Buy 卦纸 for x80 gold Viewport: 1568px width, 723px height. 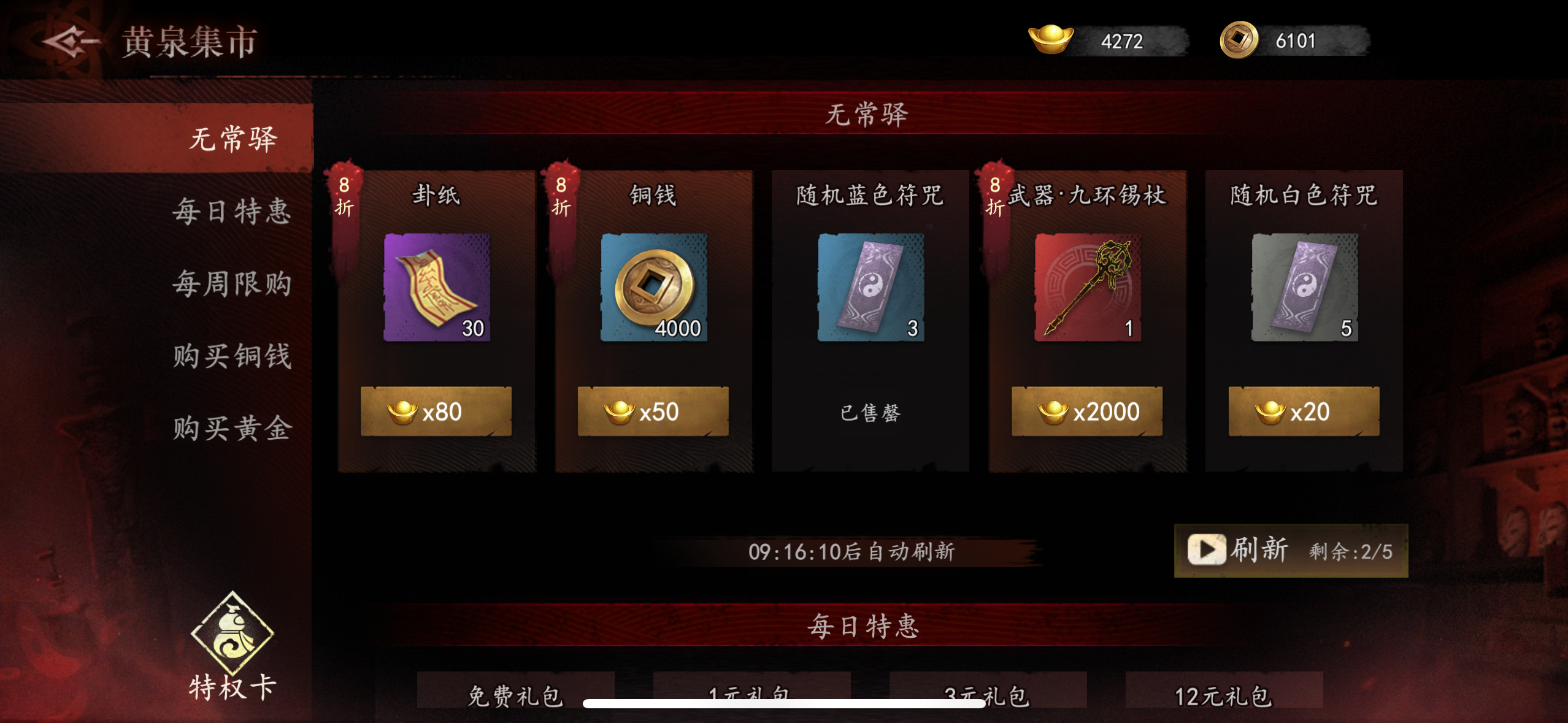pyautogui.click(x=437, y=411)
